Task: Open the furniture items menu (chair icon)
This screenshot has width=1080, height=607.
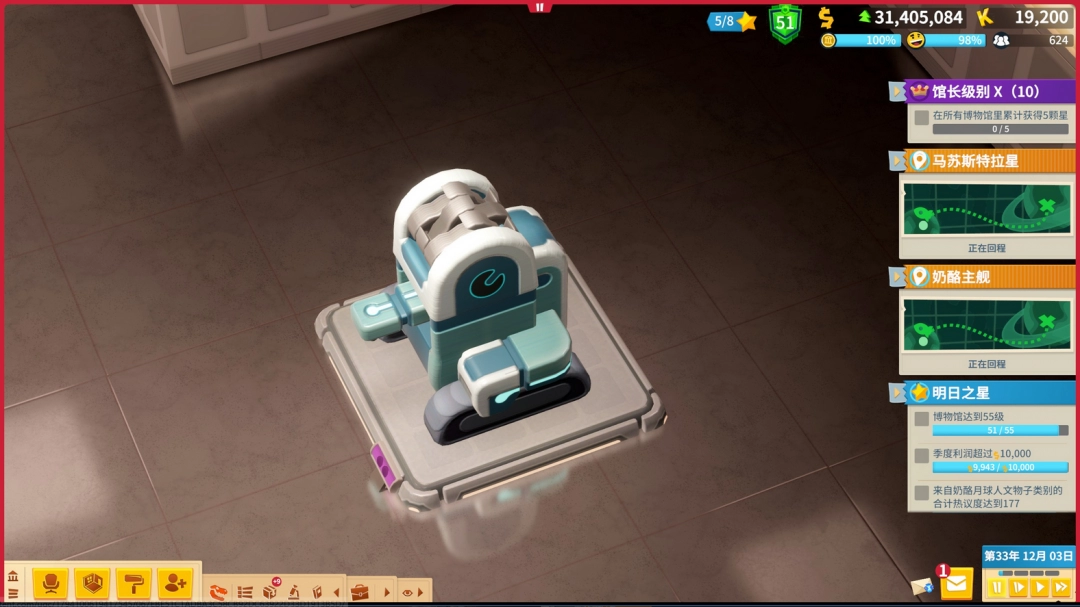Action: click(x=50, y=582)
